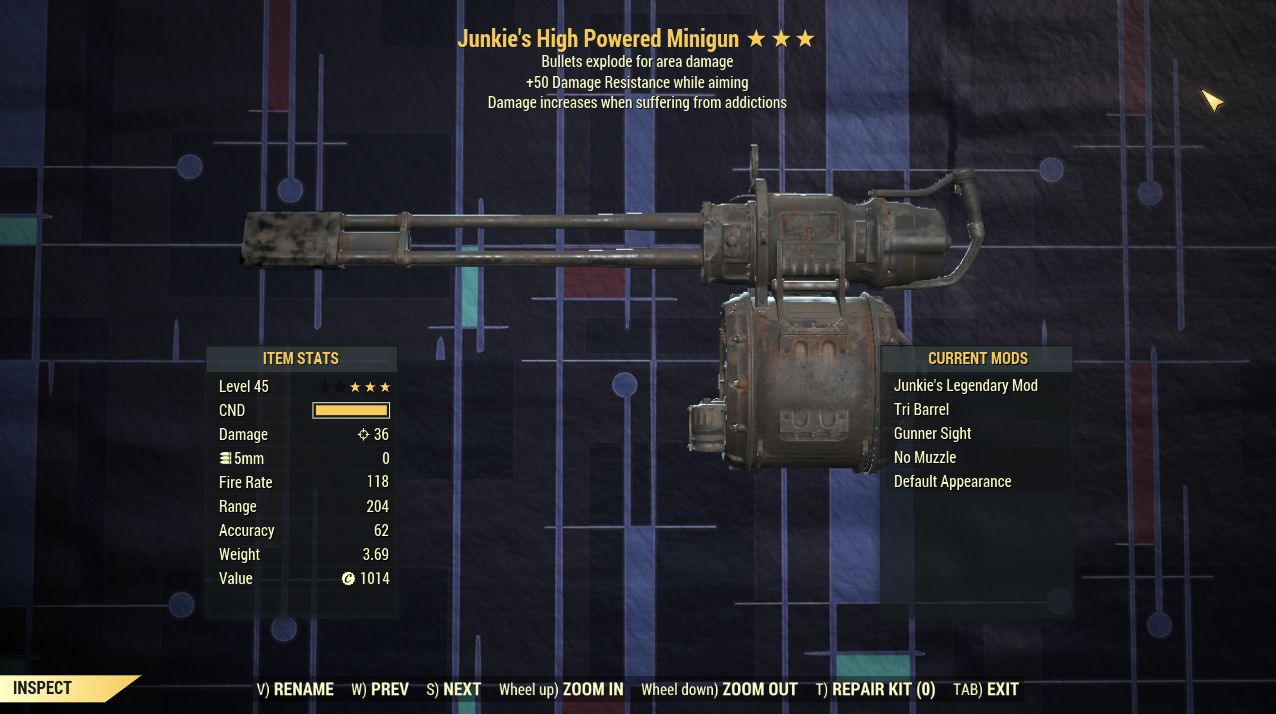1276x714 pixels.
Task: Select ZOOM OUT on the weapon
Action: pyautogui.click(x=719, y=689)
